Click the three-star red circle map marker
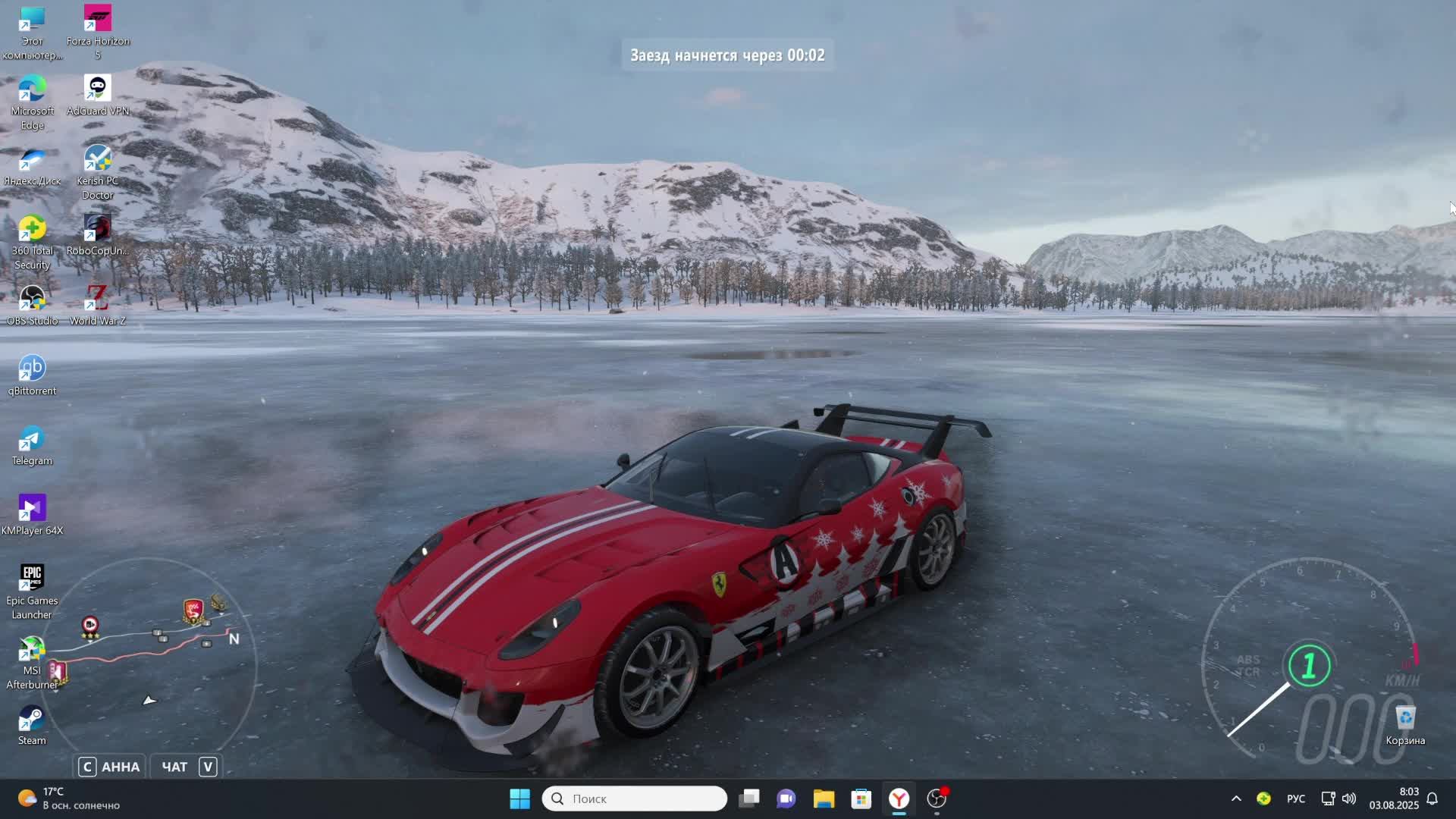Image resolution: width=1456 pixels, height=819 pixels. pyautogui.click(x=90, y=626)
